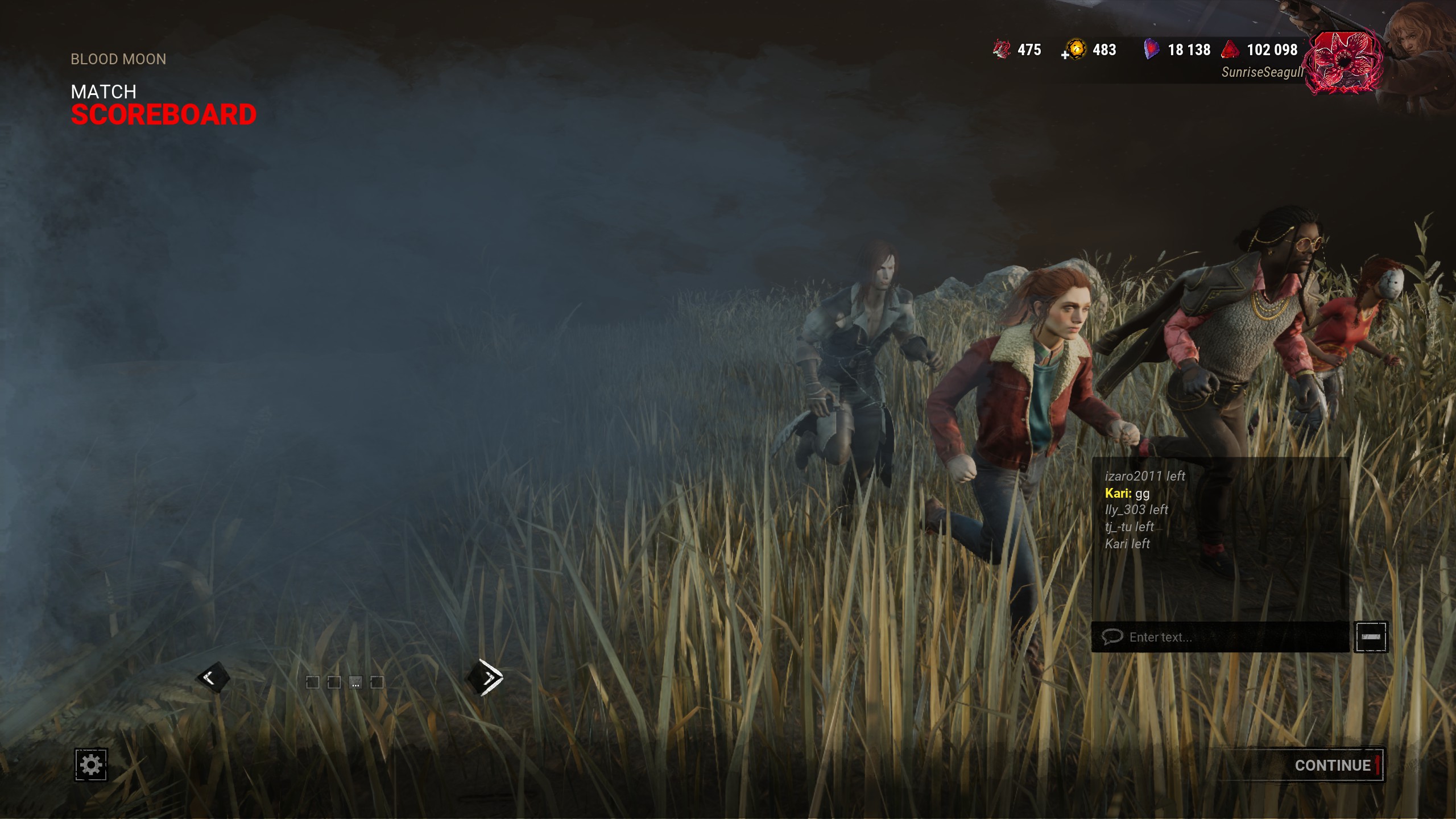Minimize the chat box
Viewport: 1456px width, 819px height.
(x=1371, y=637)
